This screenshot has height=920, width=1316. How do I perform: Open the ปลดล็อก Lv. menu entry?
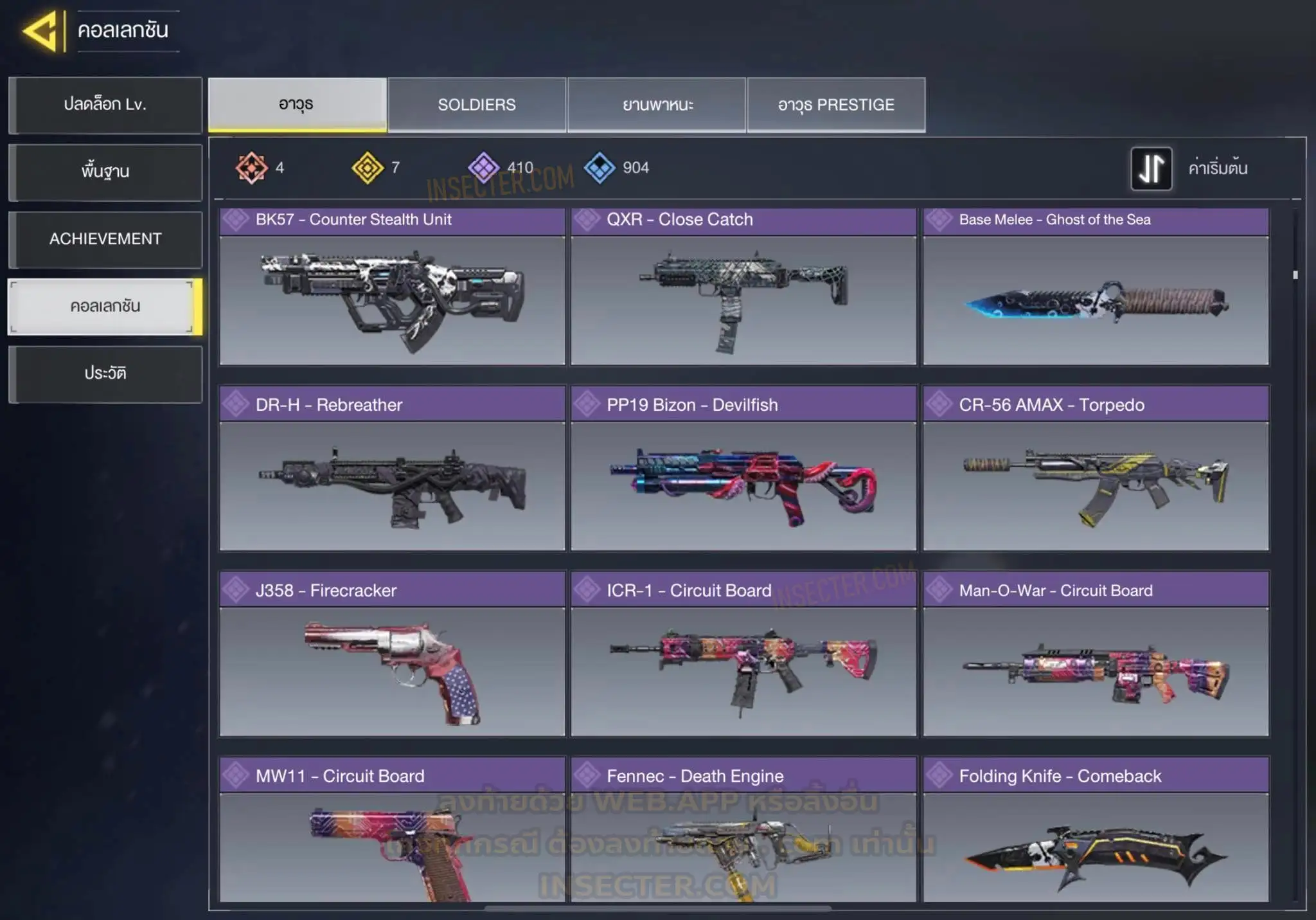pos(105,105)
